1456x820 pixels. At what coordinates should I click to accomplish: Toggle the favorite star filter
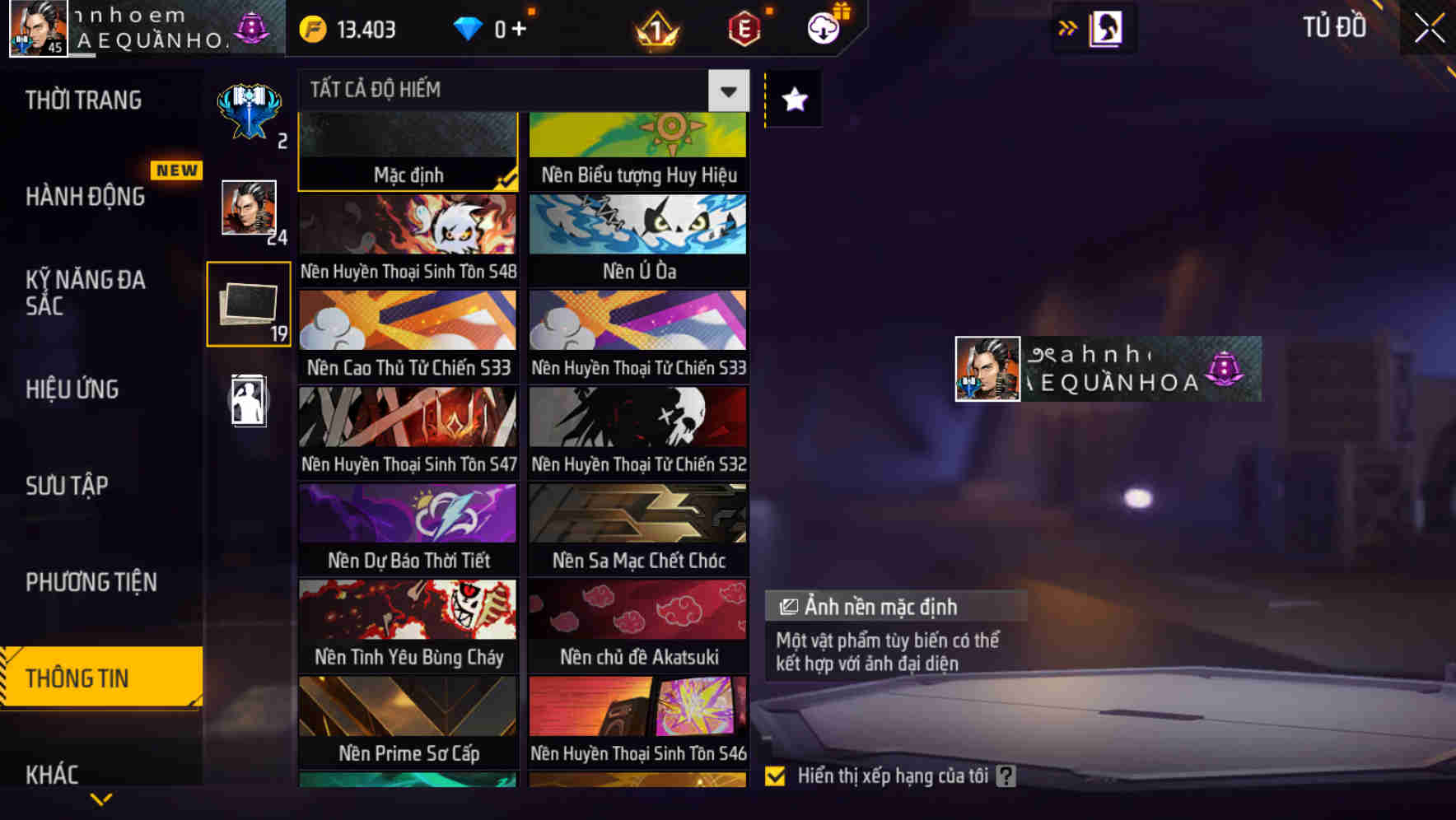[792, 100]
